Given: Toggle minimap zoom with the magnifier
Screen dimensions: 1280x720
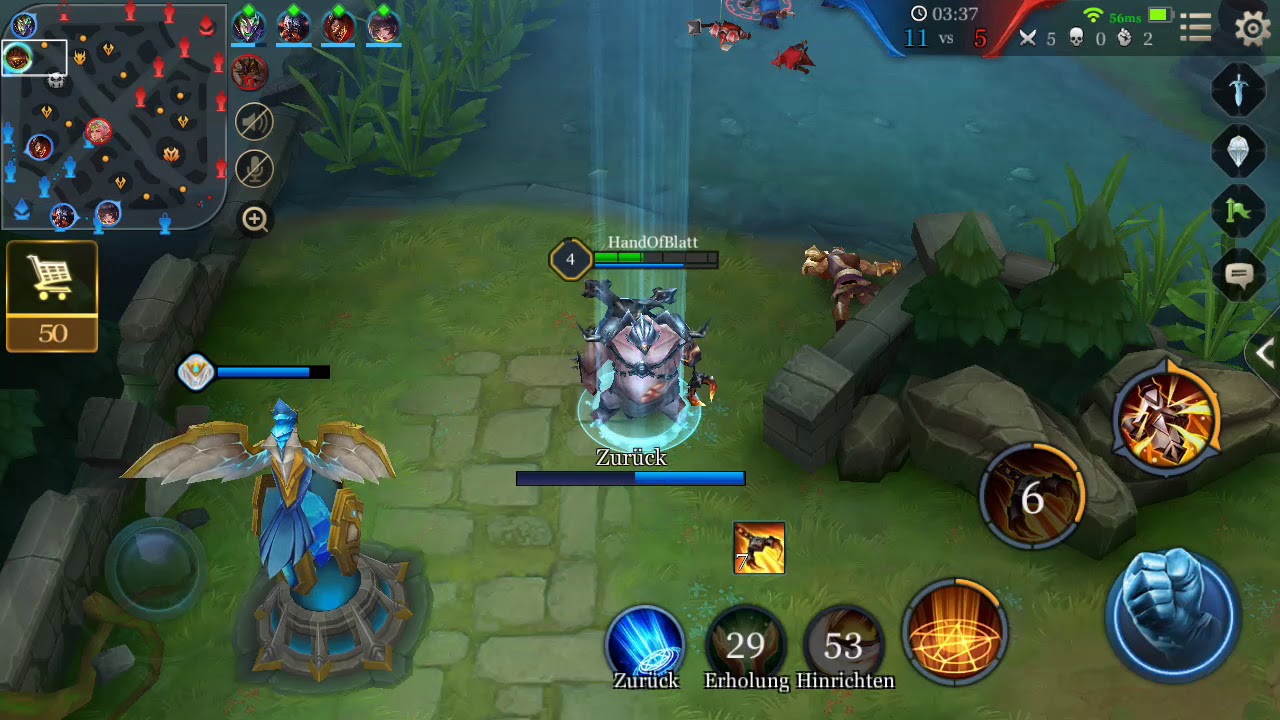Looking at the screenshot, I should point(253,219).
